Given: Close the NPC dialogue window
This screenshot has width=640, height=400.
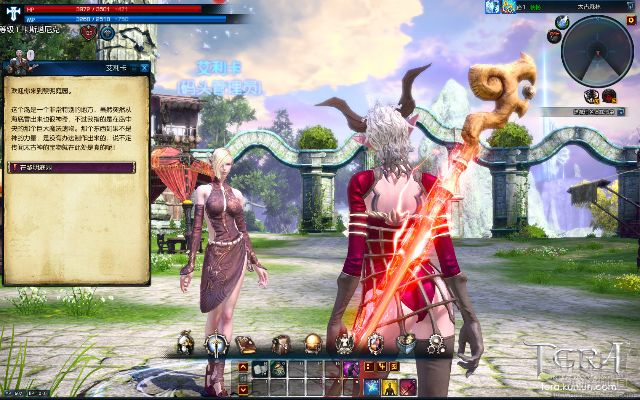Looking at the screenshot, I should [144, 68].
